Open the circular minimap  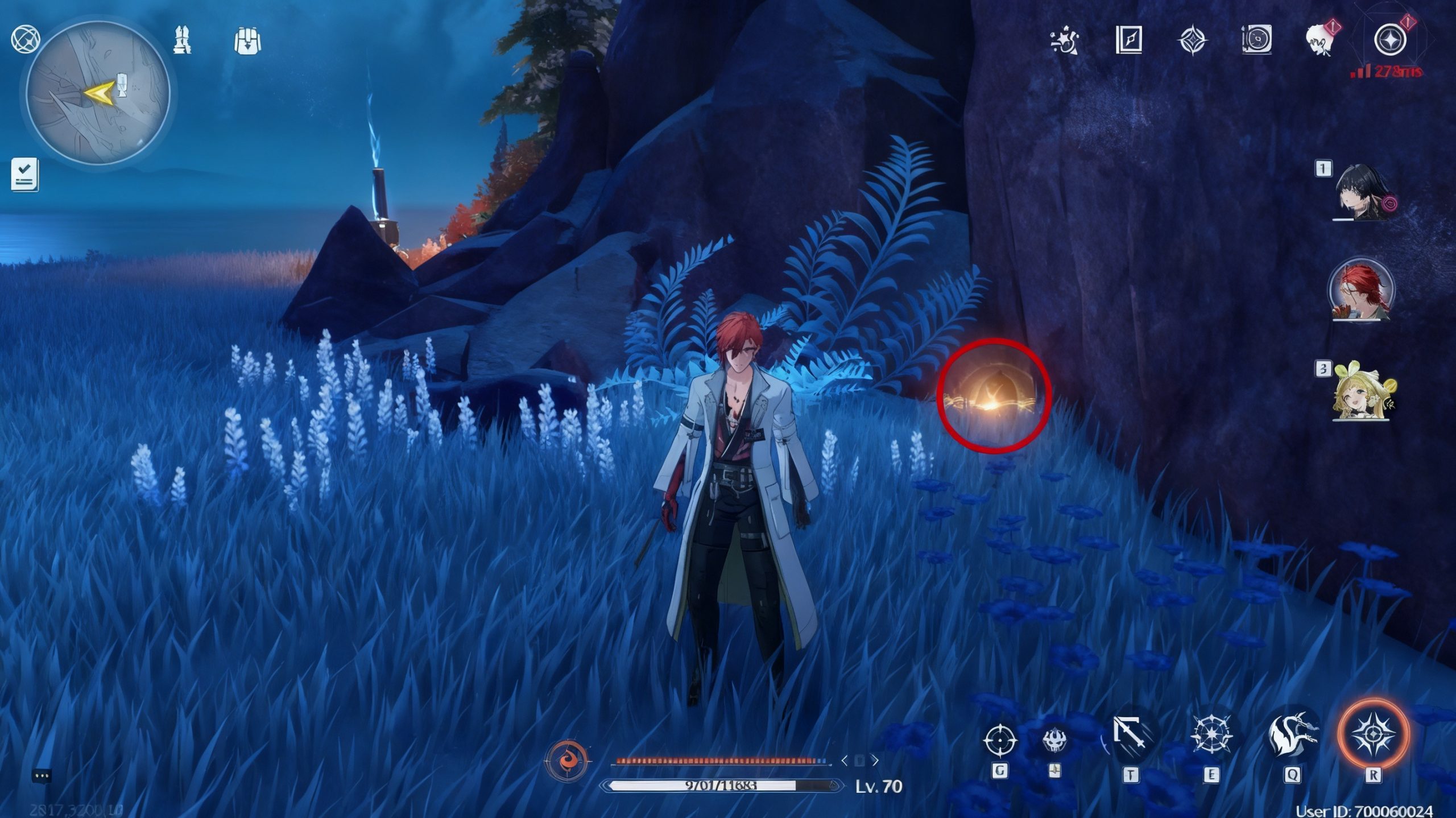coord(98,92)
